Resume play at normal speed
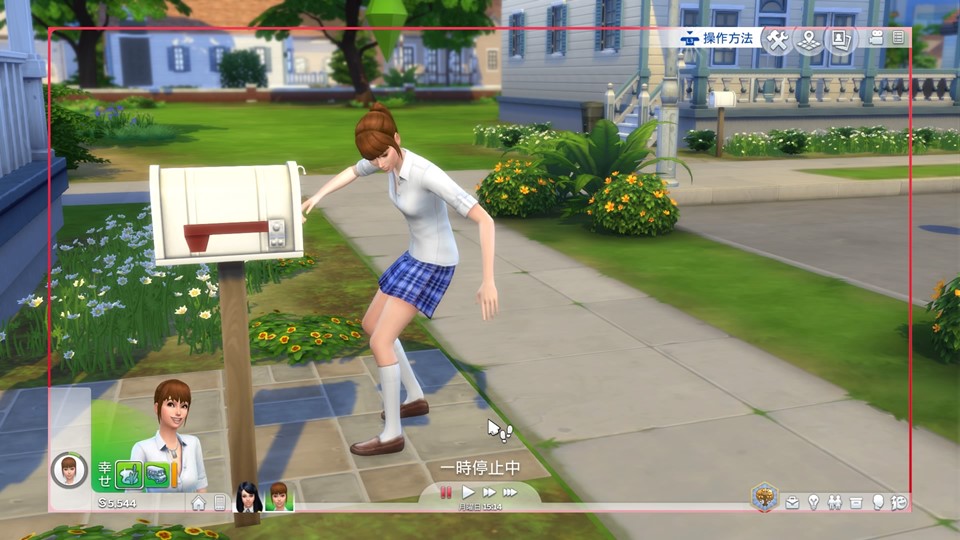The width and height of the screenshot is (960, 540). (x=468, y=492)
